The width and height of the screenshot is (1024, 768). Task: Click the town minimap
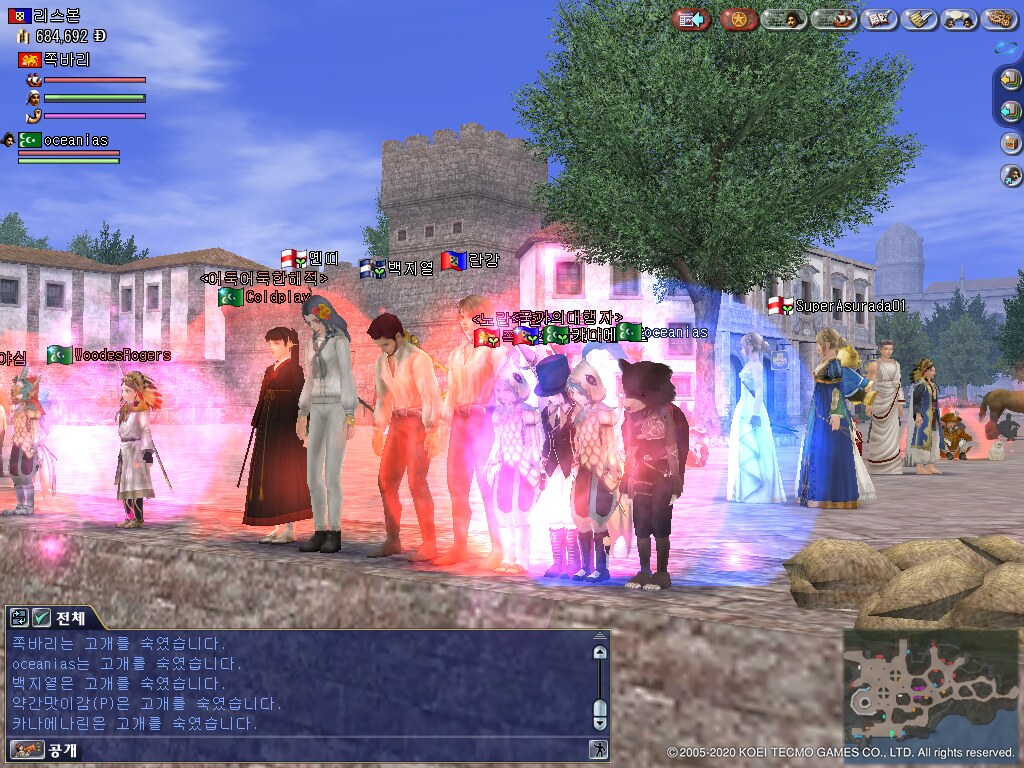pos(927,686)
